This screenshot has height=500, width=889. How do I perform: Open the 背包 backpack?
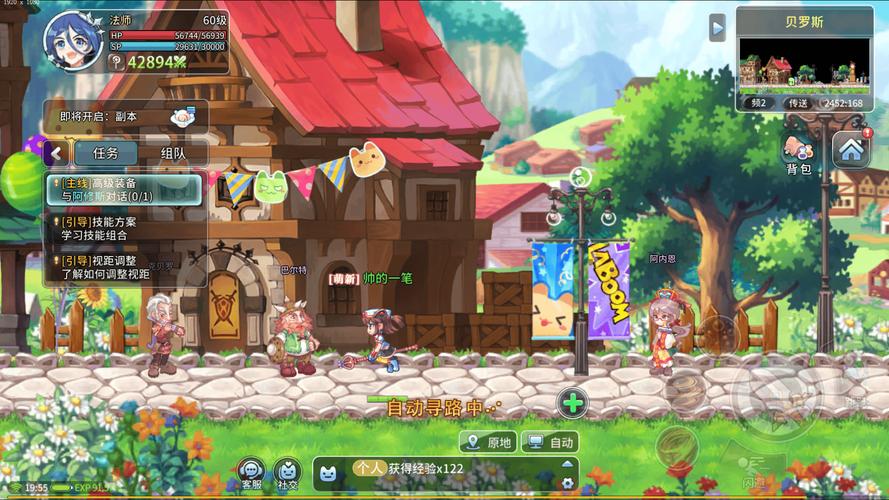pos(798,155)
